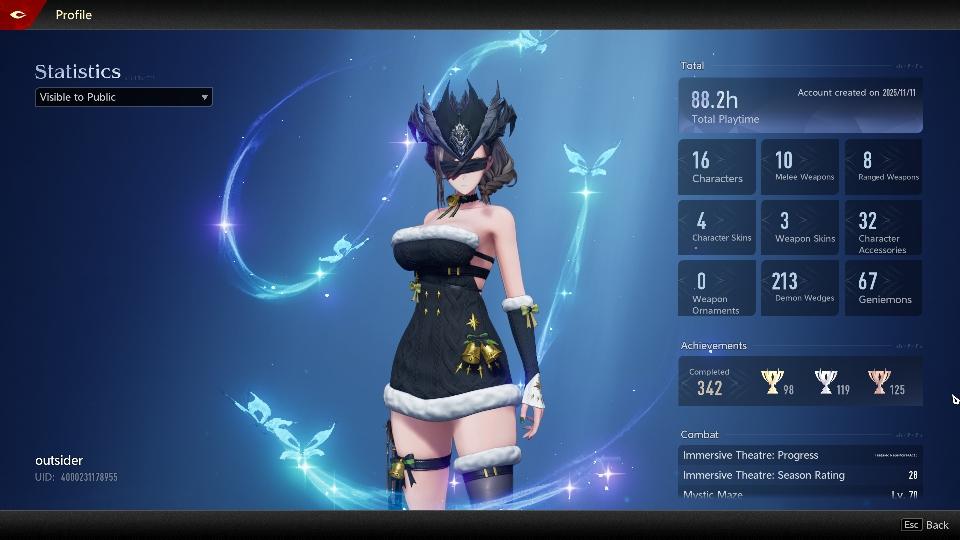
Task: Select the 16 Characters stat tile
Action: tap(717, 167)
